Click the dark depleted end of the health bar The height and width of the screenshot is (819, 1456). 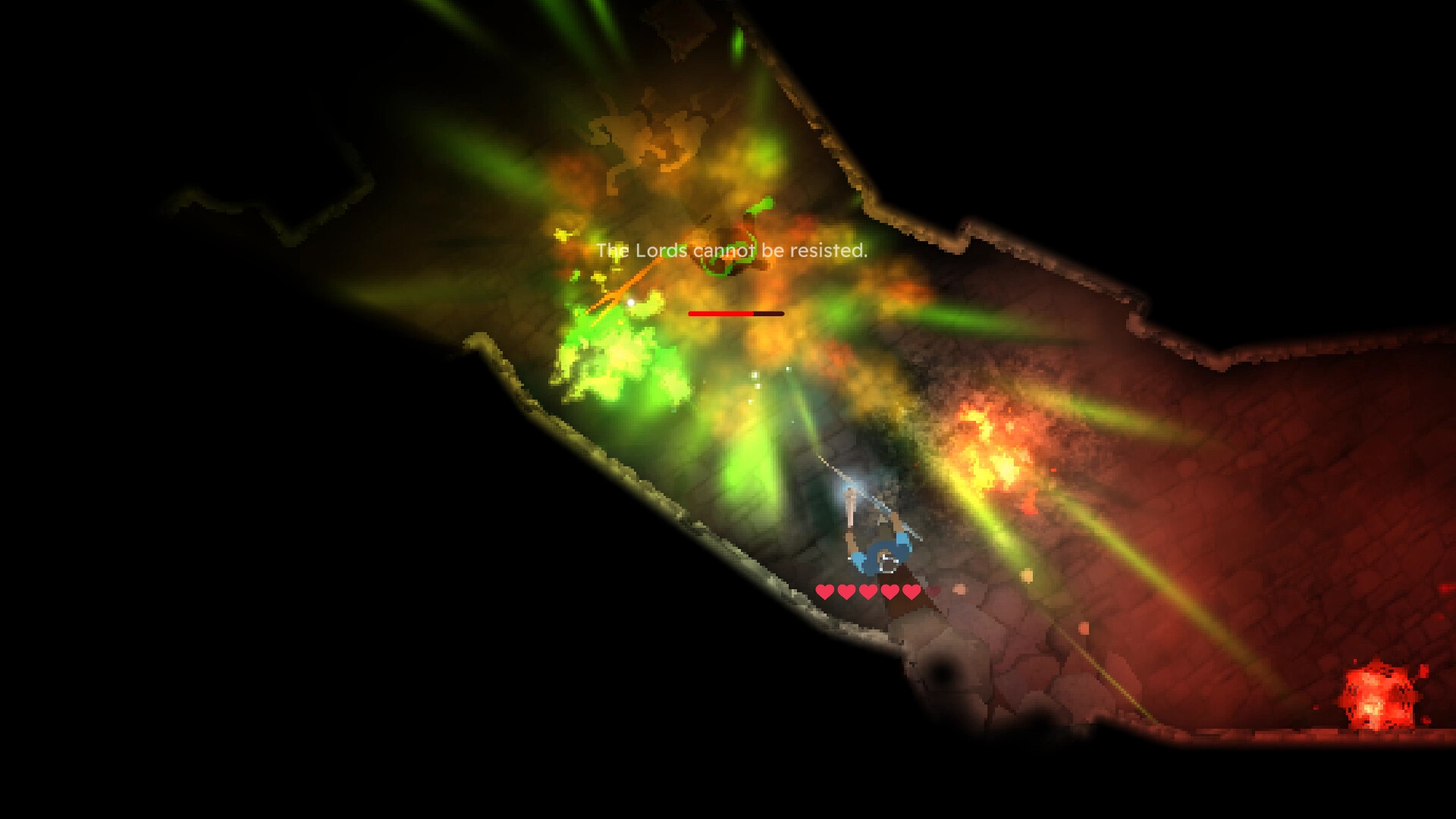pos(767,313)
